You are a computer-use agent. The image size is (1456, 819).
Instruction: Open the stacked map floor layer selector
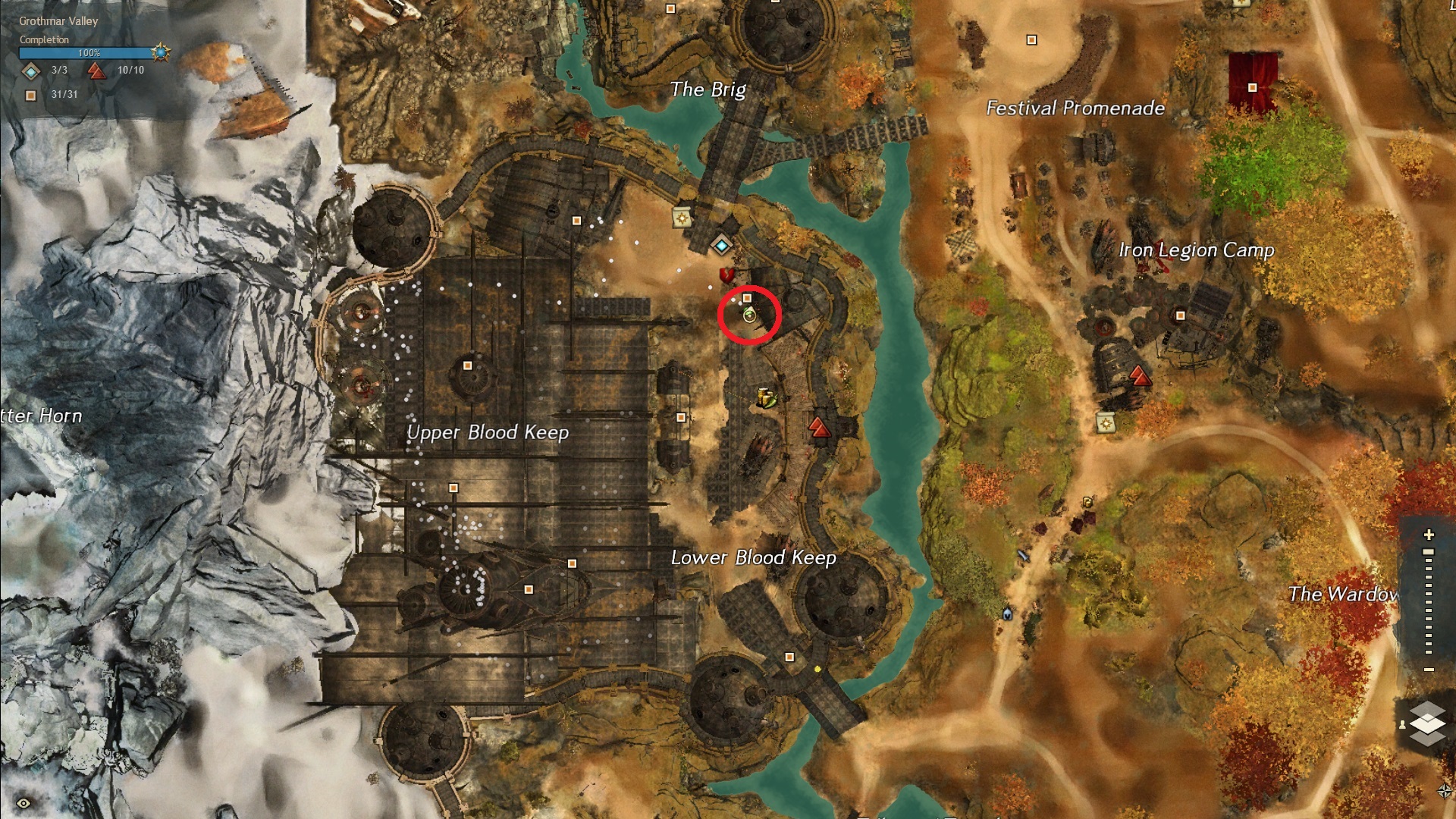click(x=1427, y=722)
